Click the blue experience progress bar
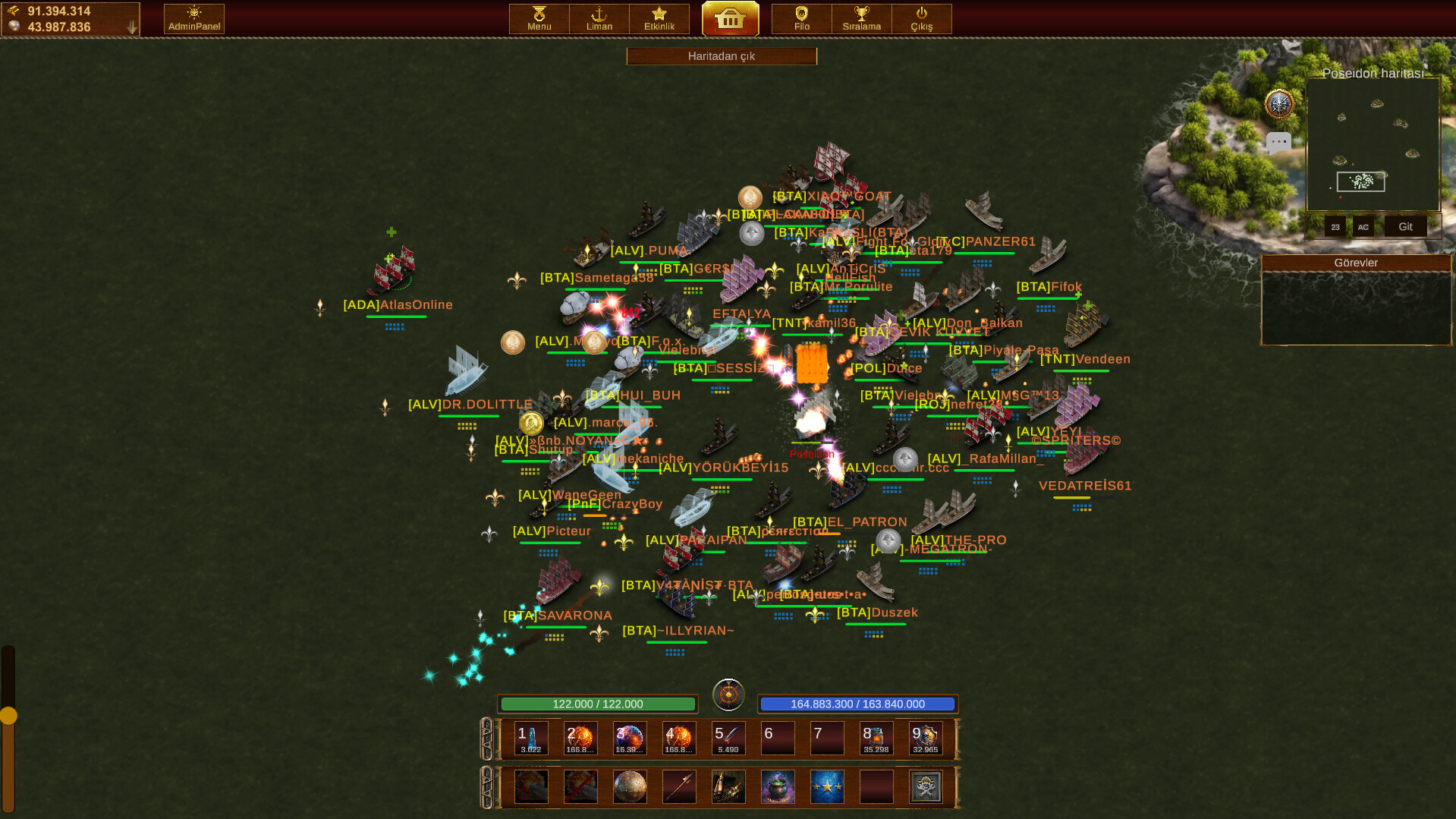This screenshot has width=1456, height=819. pos(857,704)
